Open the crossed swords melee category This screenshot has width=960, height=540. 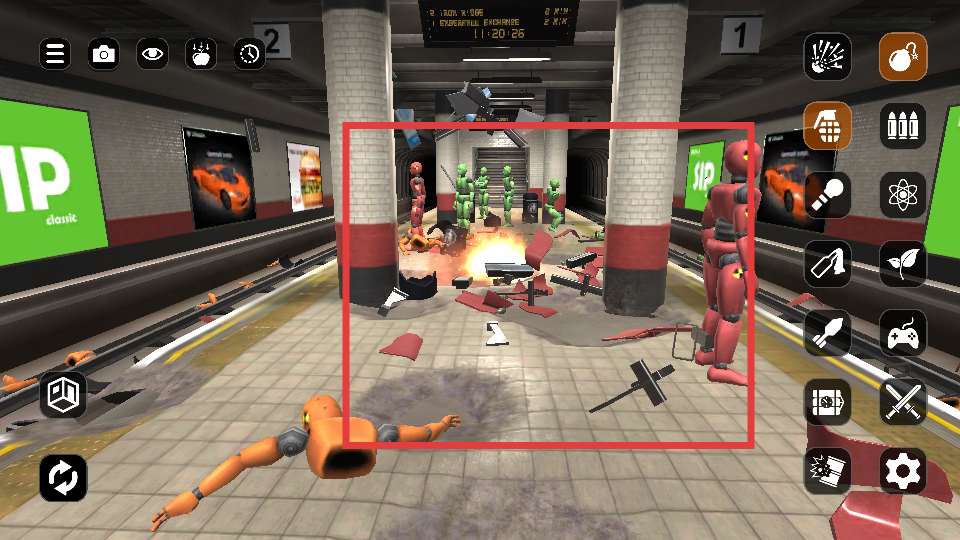click(x=904, y=402)
